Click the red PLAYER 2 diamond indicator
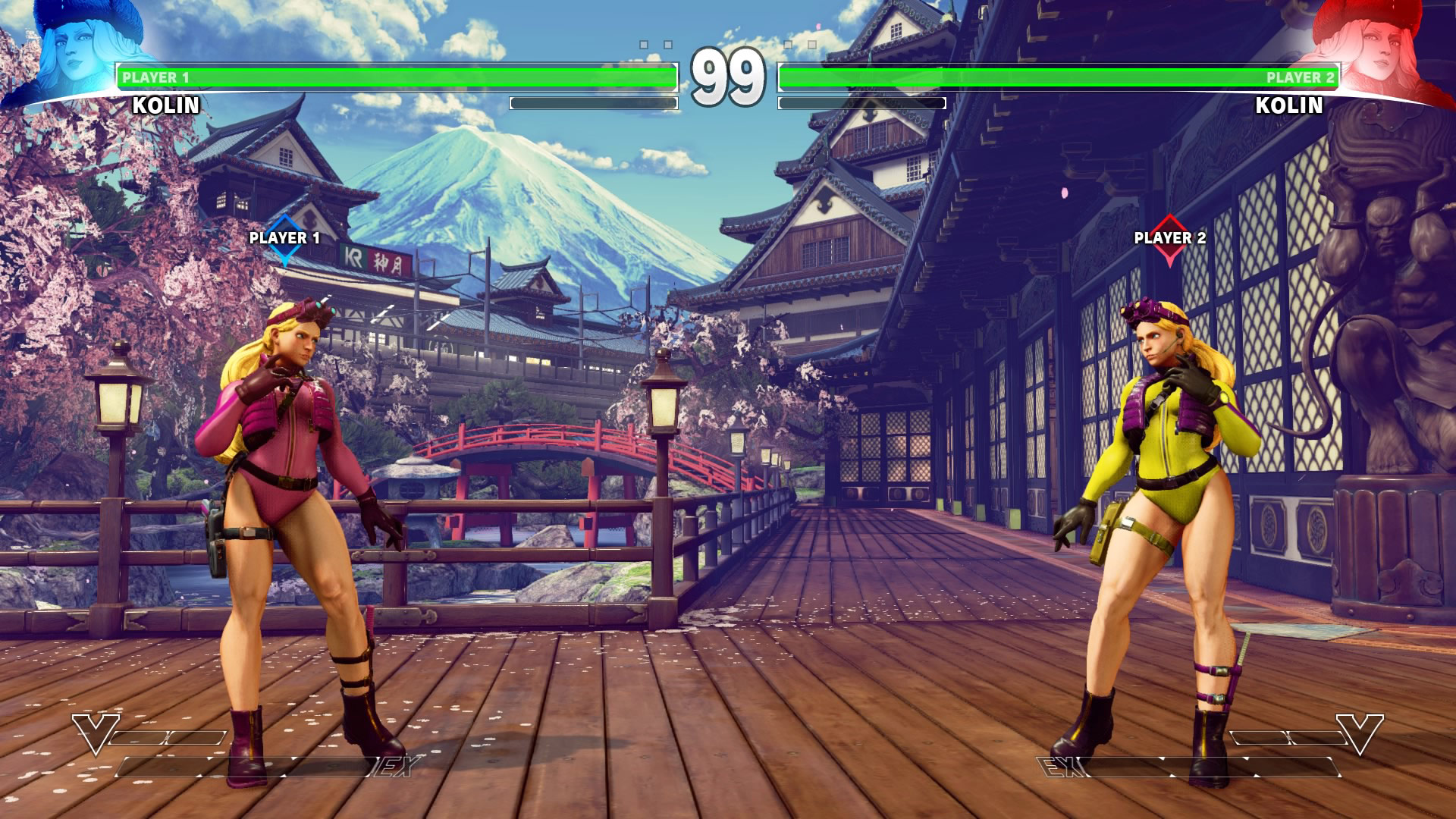Image resolution: width=1456 pixels, height=819 pixels. pyautogui.click(x=1172, y=243)
